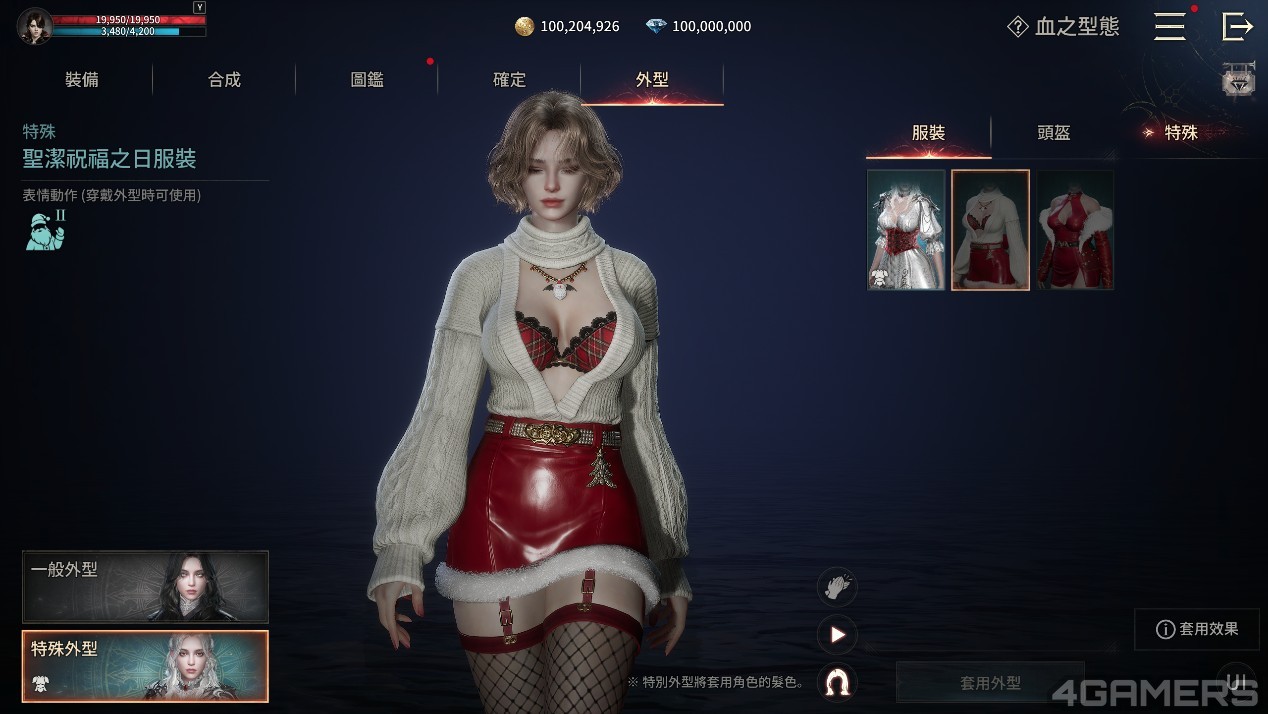Select the 特殊外型 special appearance panel
The height and width of the screenshot is (714, 1268).
click(x=145, y=666)
